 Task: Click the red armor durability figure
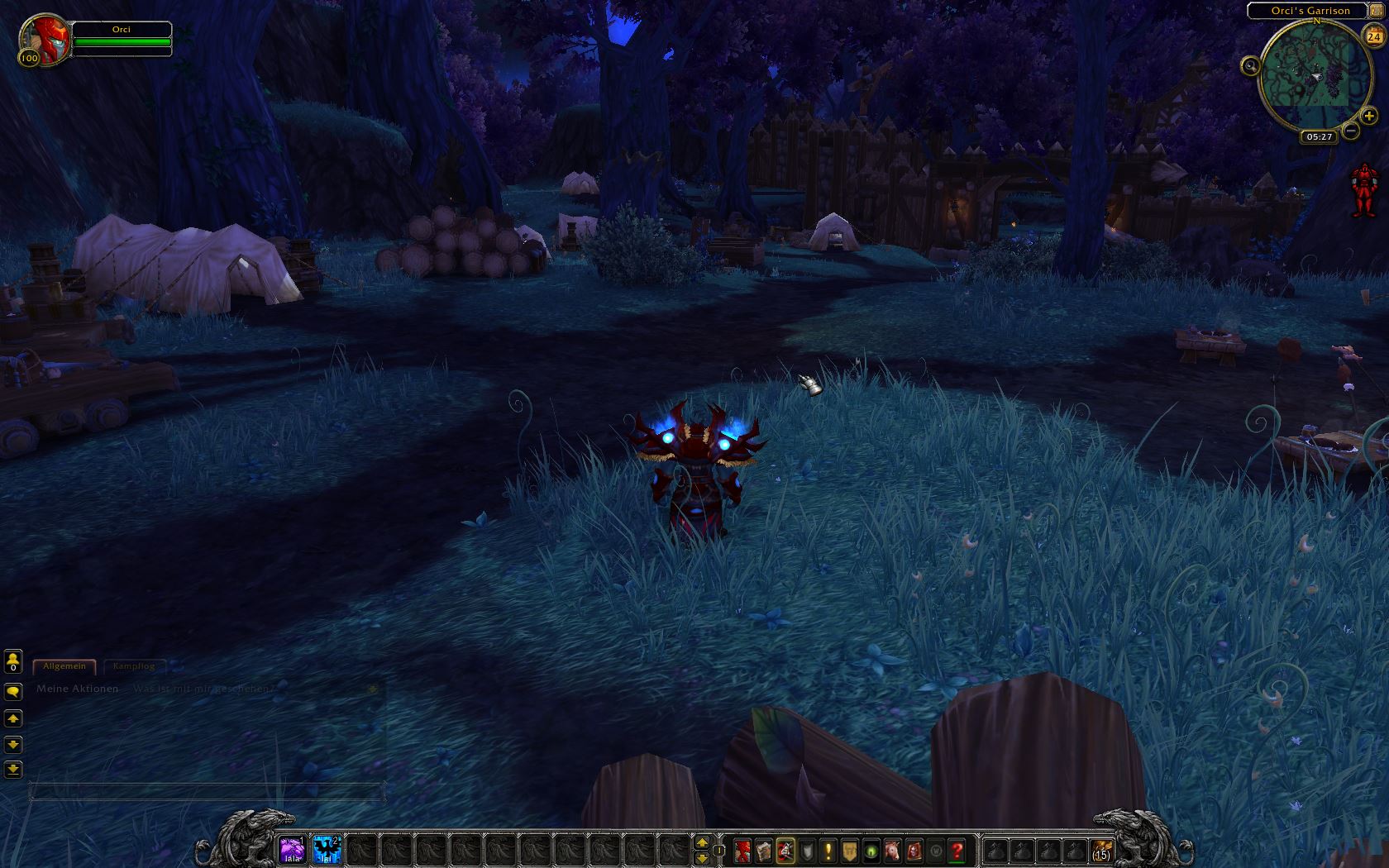point(1363,189)
